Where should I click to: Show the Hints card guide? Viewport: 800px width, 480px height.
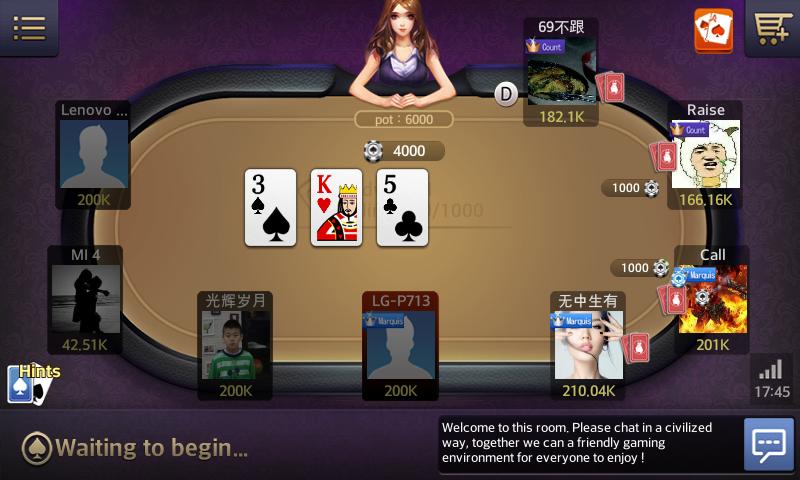click(28, 382)
